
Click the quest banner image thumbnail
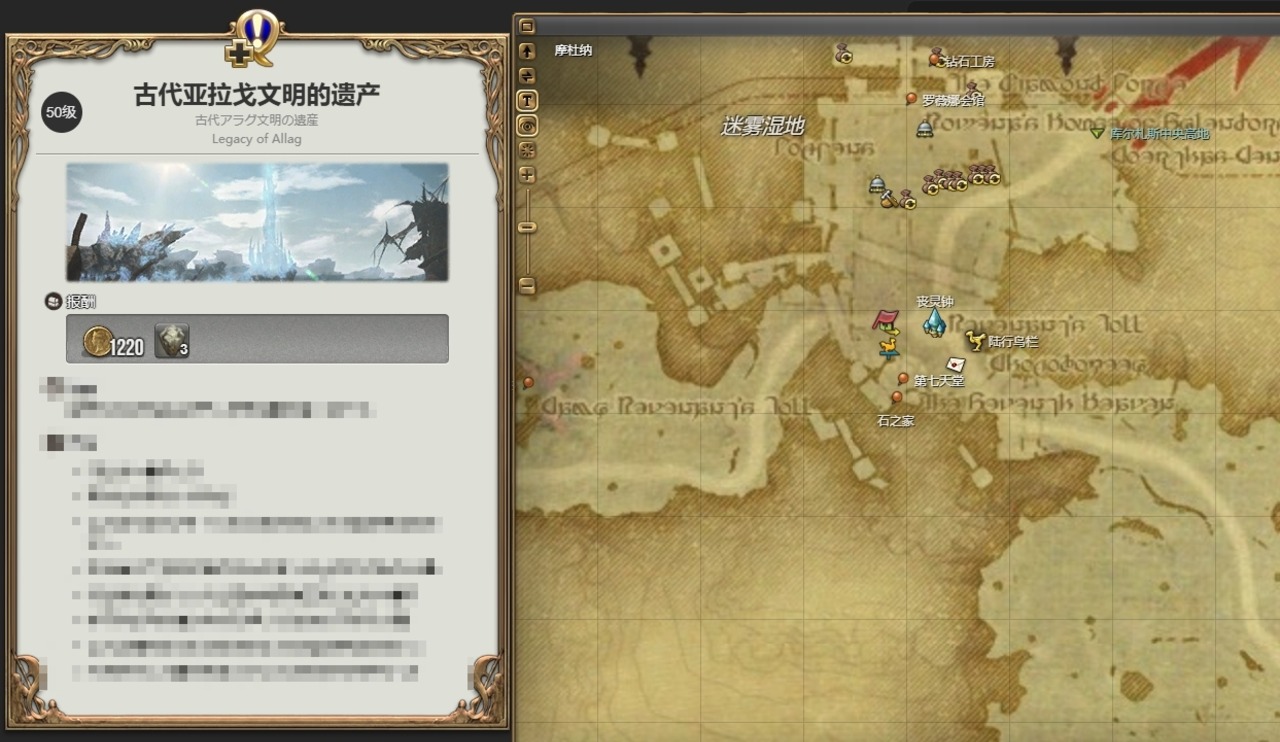pyautogui.click(x=257, y=222)
